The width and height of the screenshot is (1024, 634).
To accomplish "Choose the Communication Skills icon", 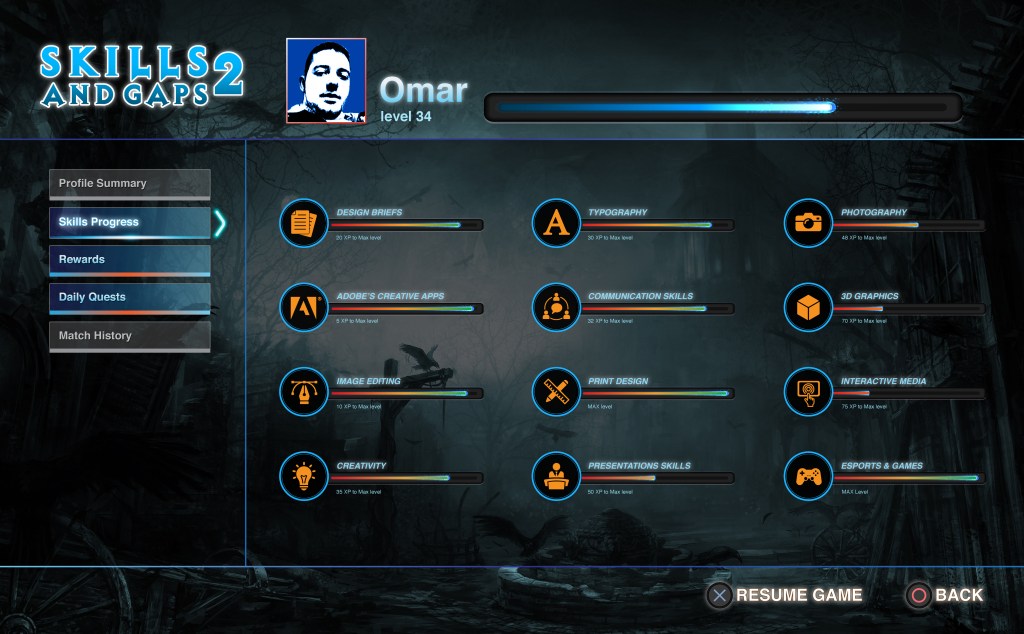I will [556, 307].
